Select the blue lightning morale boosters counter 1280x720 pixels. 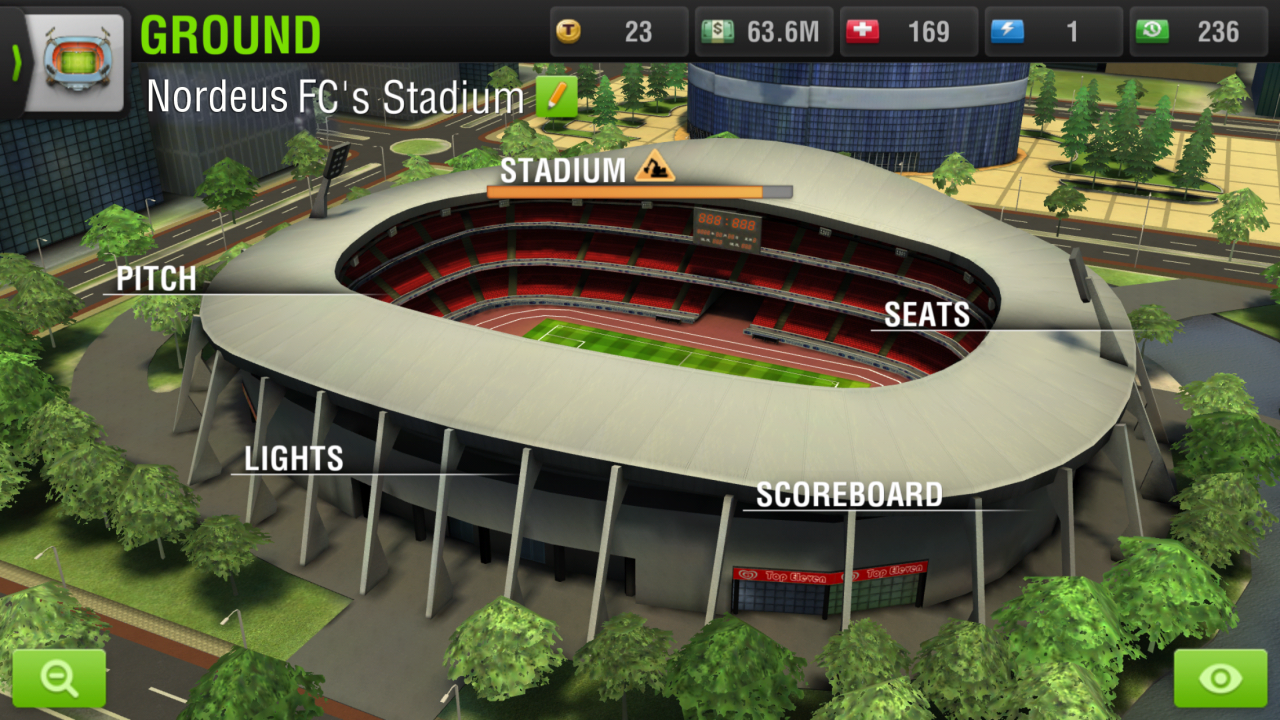pos(1052,32)
